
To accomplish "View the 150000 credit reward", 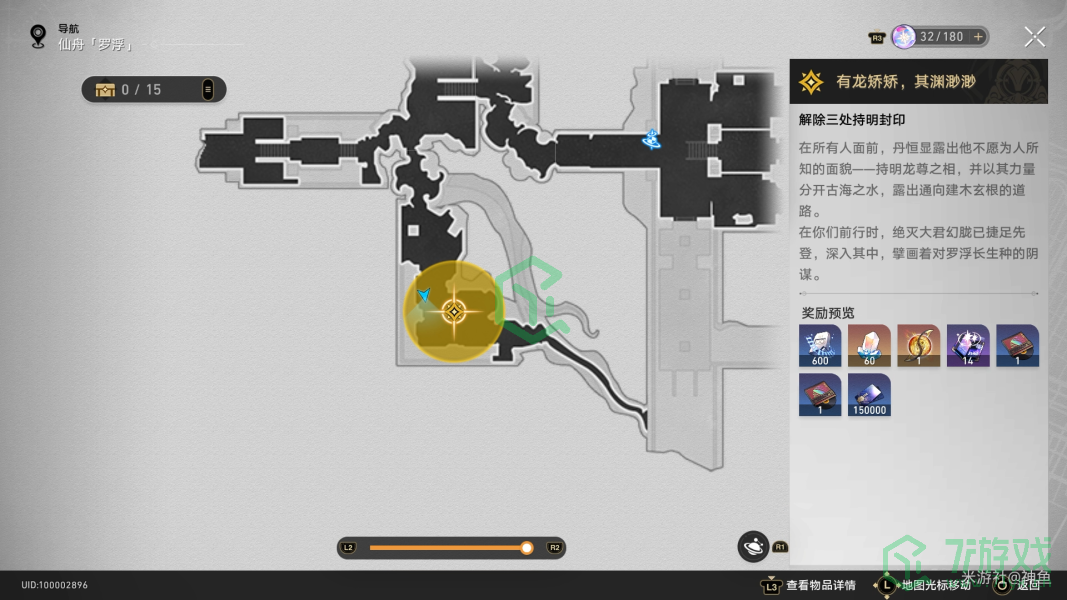I will coord(869,395).
